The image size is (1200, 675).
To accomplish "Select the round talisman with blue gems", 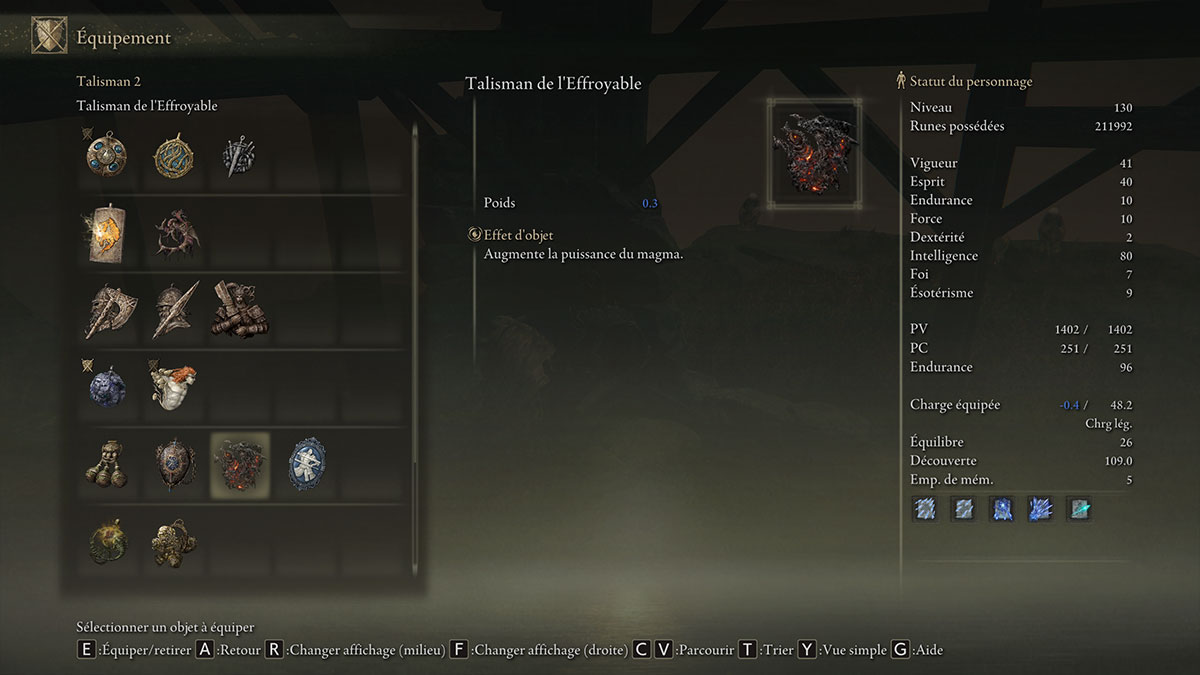I will click(105, 156).
